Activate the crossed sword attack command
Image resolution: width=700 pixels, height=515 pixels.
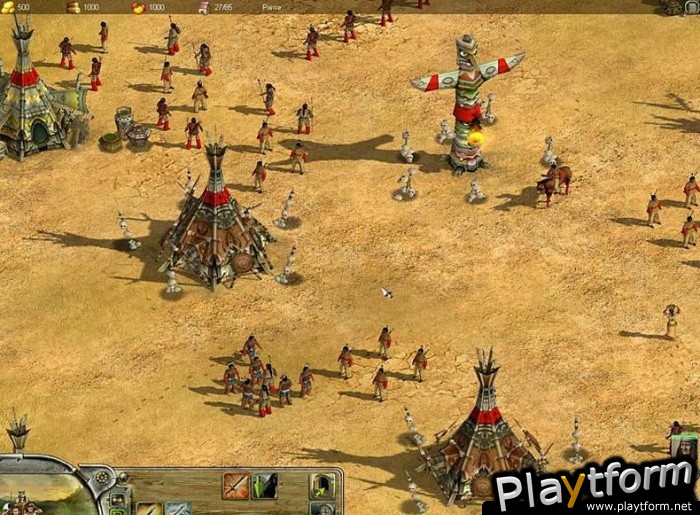point(236,486)
